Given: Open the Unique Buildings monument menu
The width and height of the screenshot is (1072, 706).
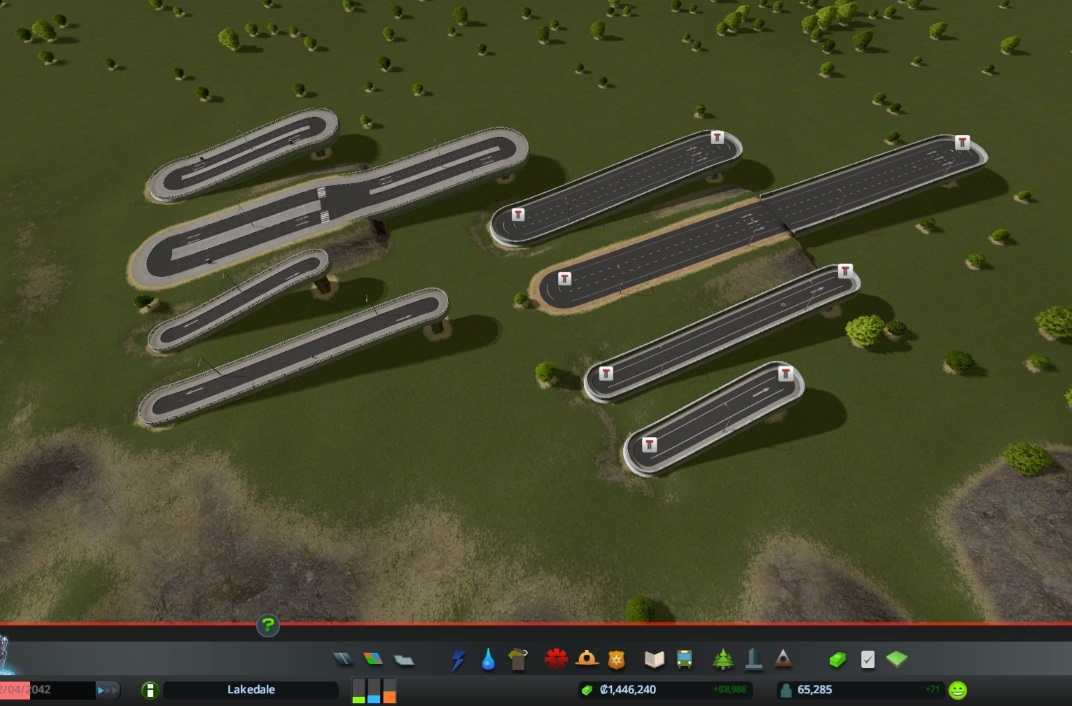Looking at the screenshot, I should point(753,659).
